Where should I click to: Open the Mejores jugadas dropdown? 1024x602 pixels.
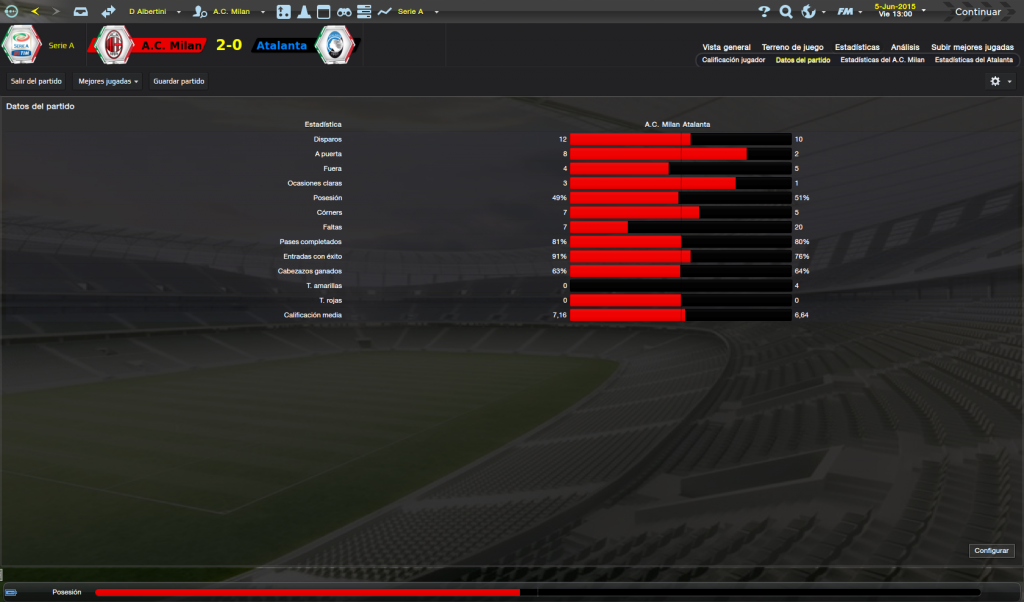coord(108,81)
